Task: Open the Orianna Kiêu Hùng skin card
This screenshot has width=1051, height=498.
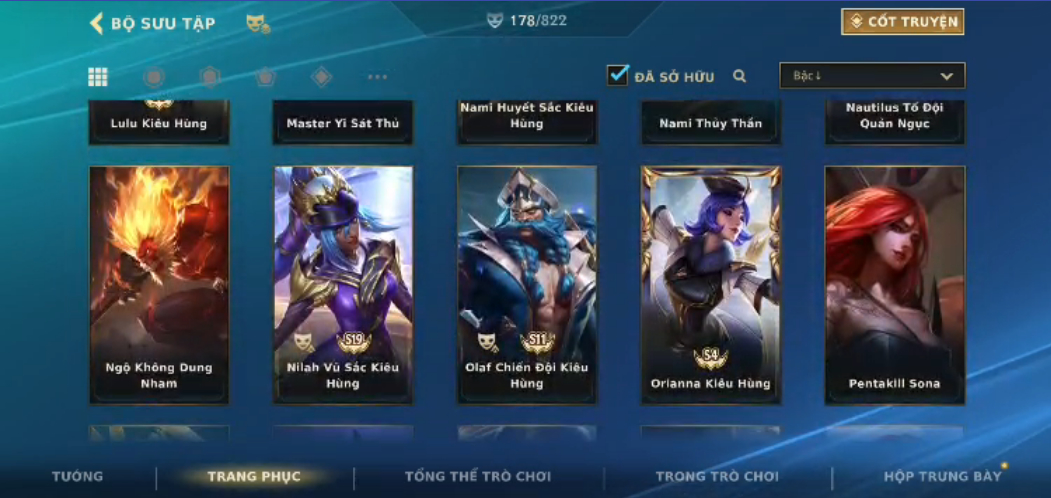Action: click(711, 285)
